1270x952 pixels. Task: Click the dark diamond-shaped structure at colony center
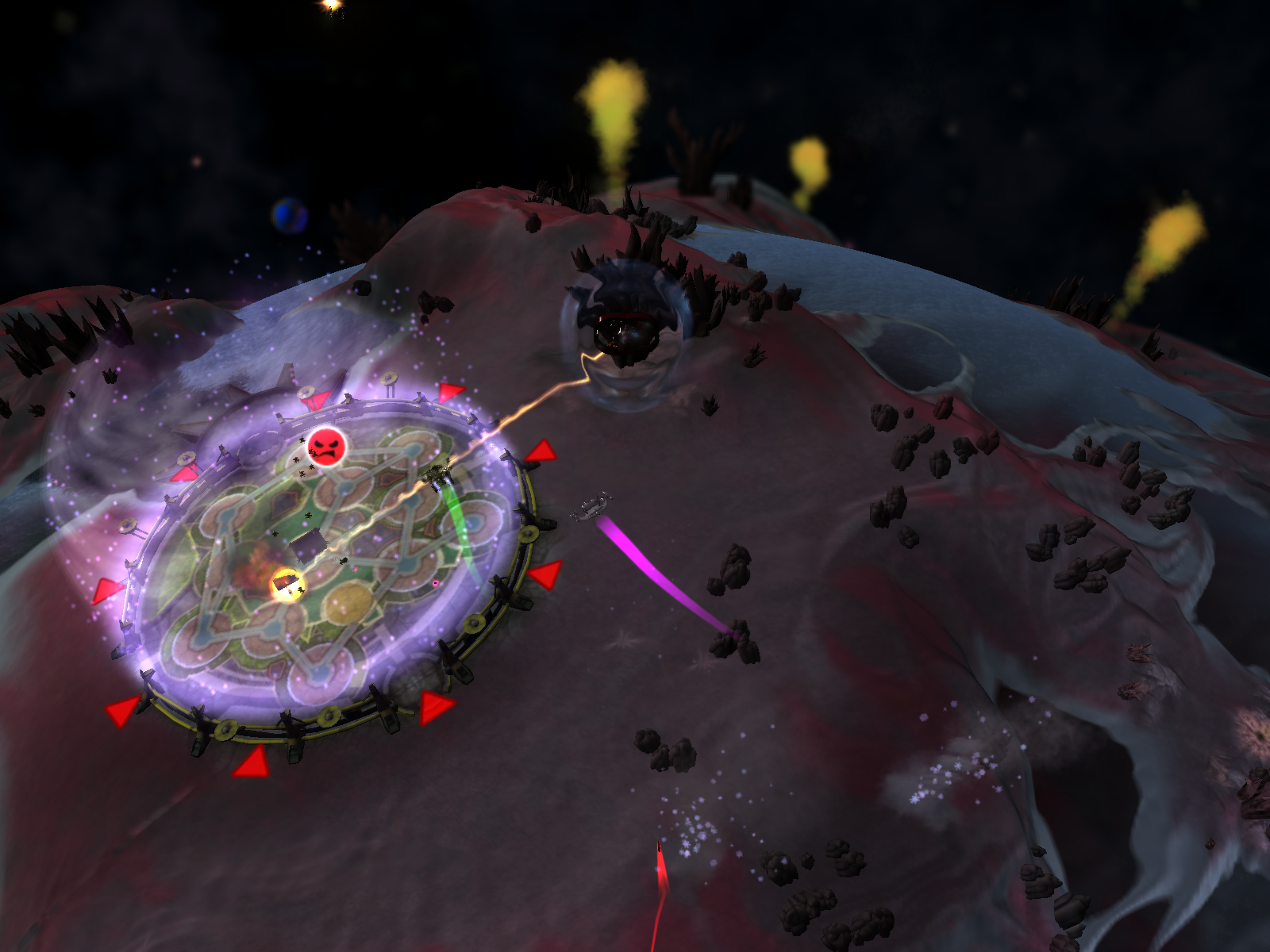pyautogui.click(x=306, y=543)
